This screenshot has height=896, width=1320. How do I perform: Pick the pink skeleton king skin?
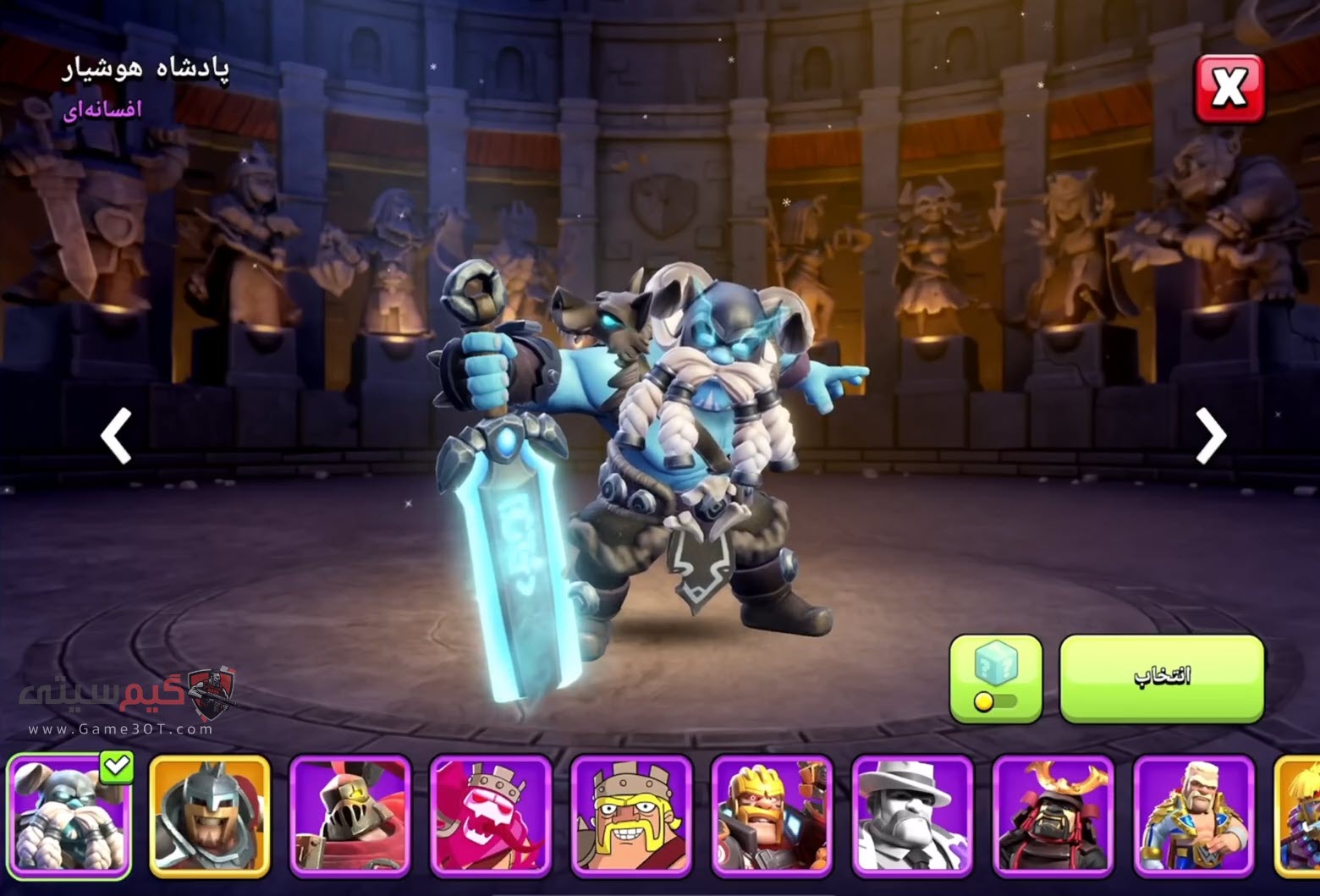click(x=491, y=816)
